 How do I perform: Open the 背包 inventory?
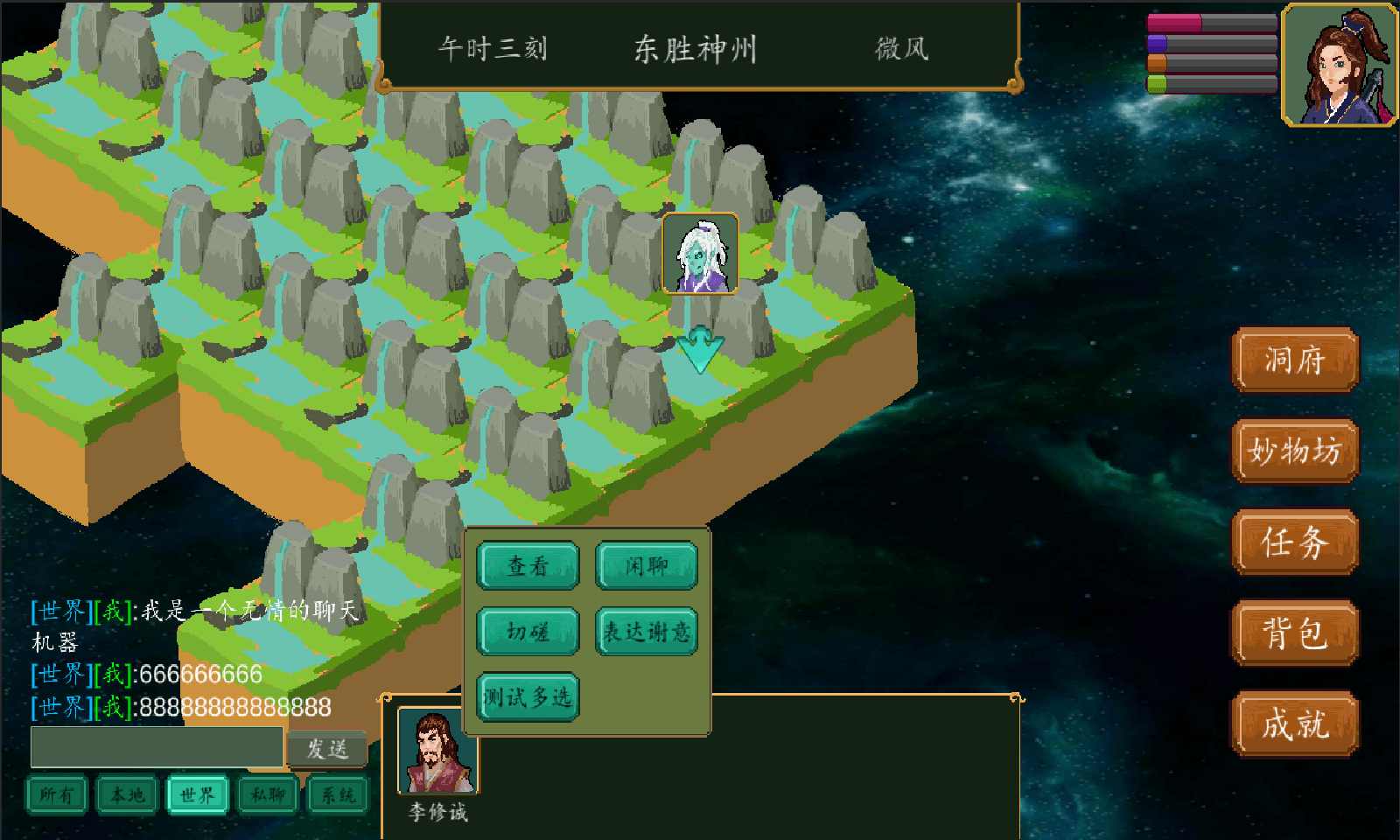click(1294, 633)
